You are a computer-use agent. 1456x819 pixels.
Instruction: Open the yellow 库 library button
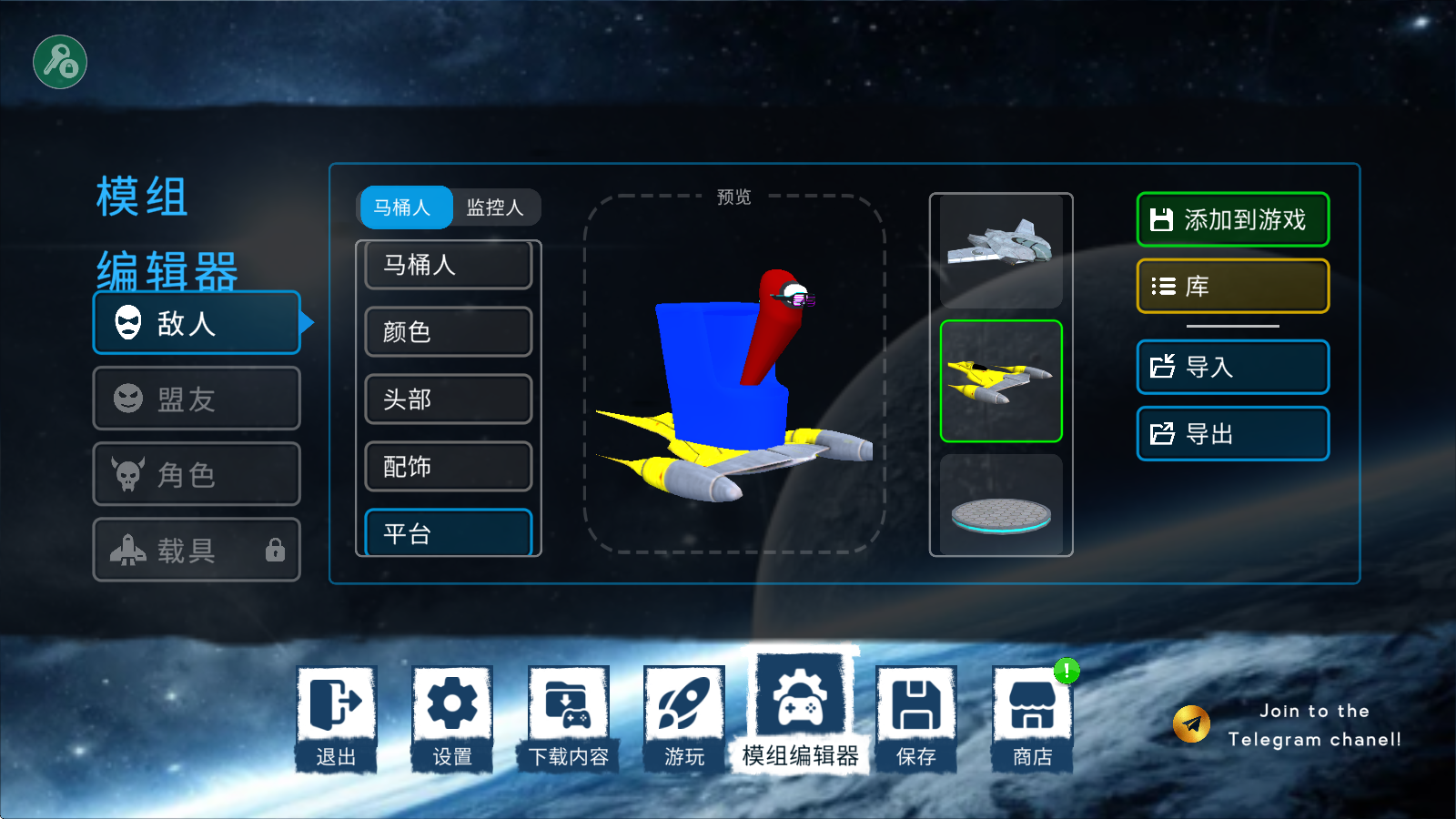click(x=1232, y=285)
